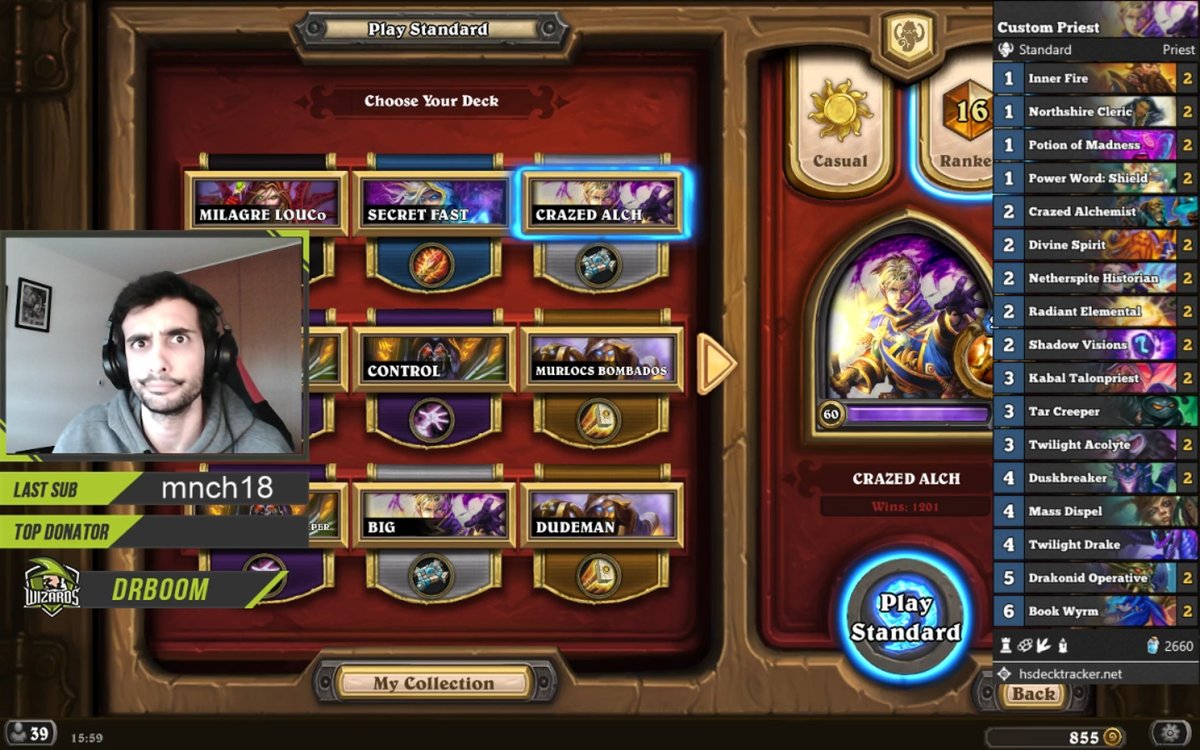The image size is (1200, 750).
Task: Click the Play Standard button
Action: (905, 617)
